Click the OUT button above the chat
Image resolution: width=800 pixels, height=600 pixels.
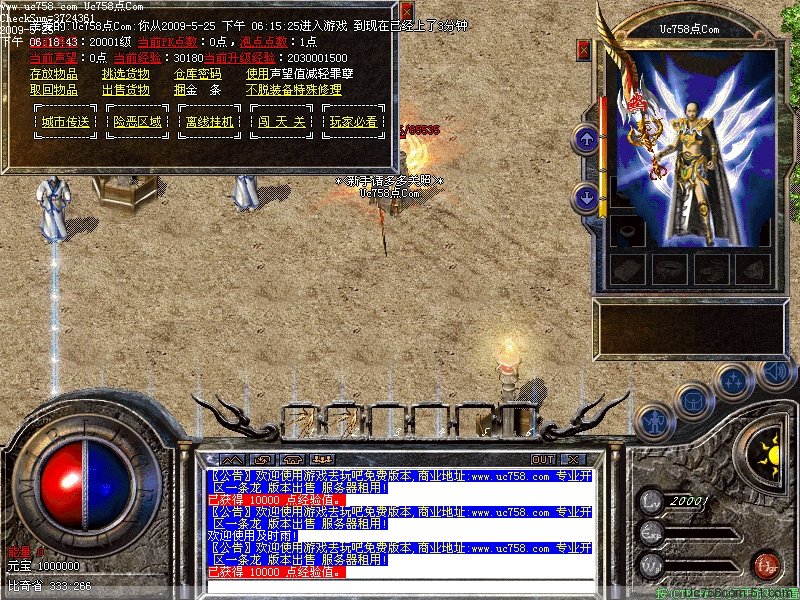(543, 459)
